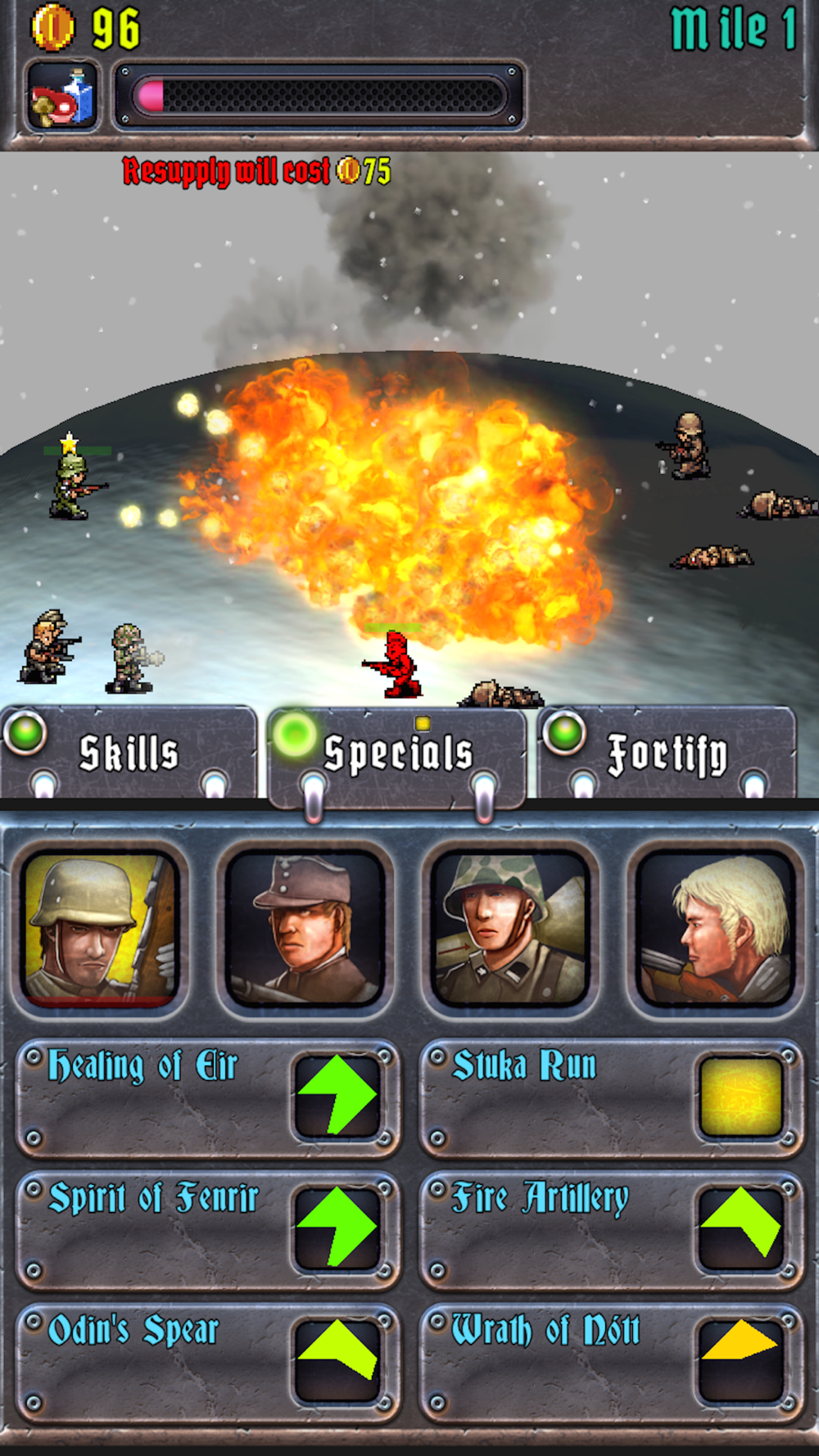Activate the Healing of Eir special

[208, 1098]
